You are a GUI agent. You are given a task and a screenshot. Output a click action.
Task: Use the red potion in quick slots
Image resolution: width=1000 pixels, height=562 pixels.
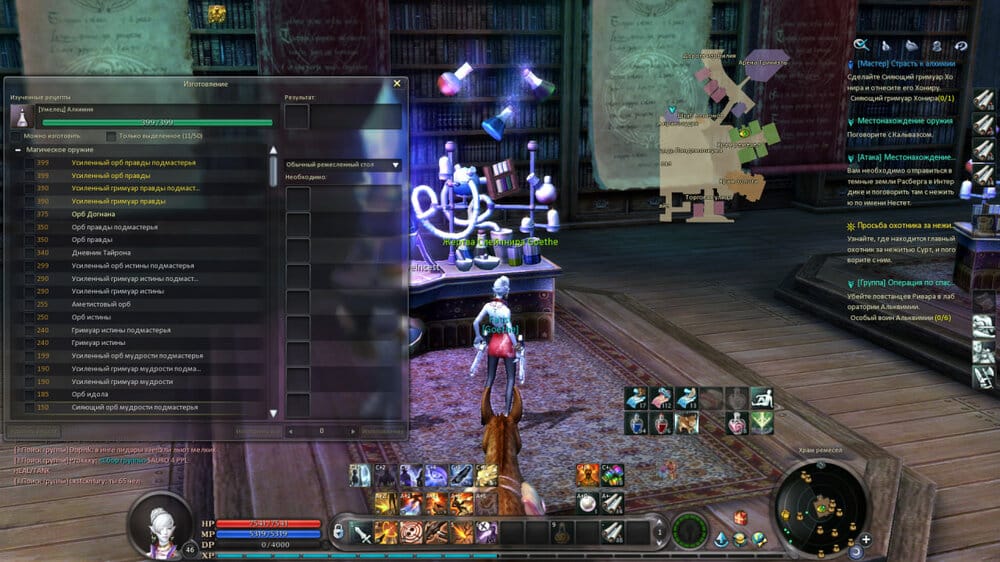pyautogui.click(x=661, y=424)
